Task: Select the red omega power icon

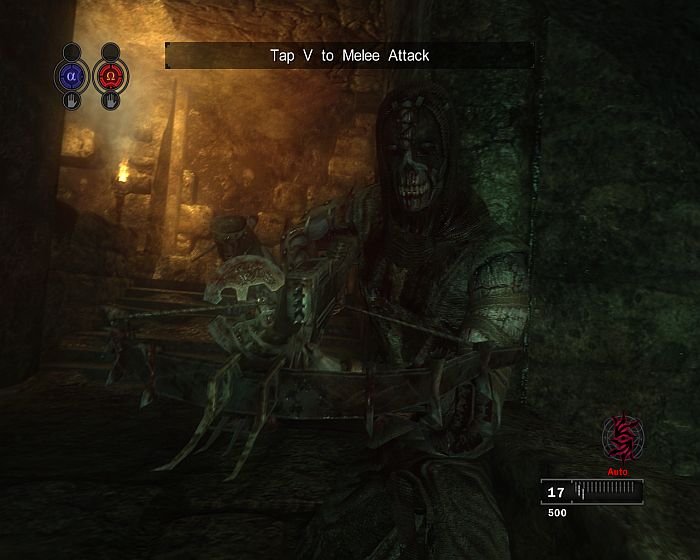Action: coord(109,75)
